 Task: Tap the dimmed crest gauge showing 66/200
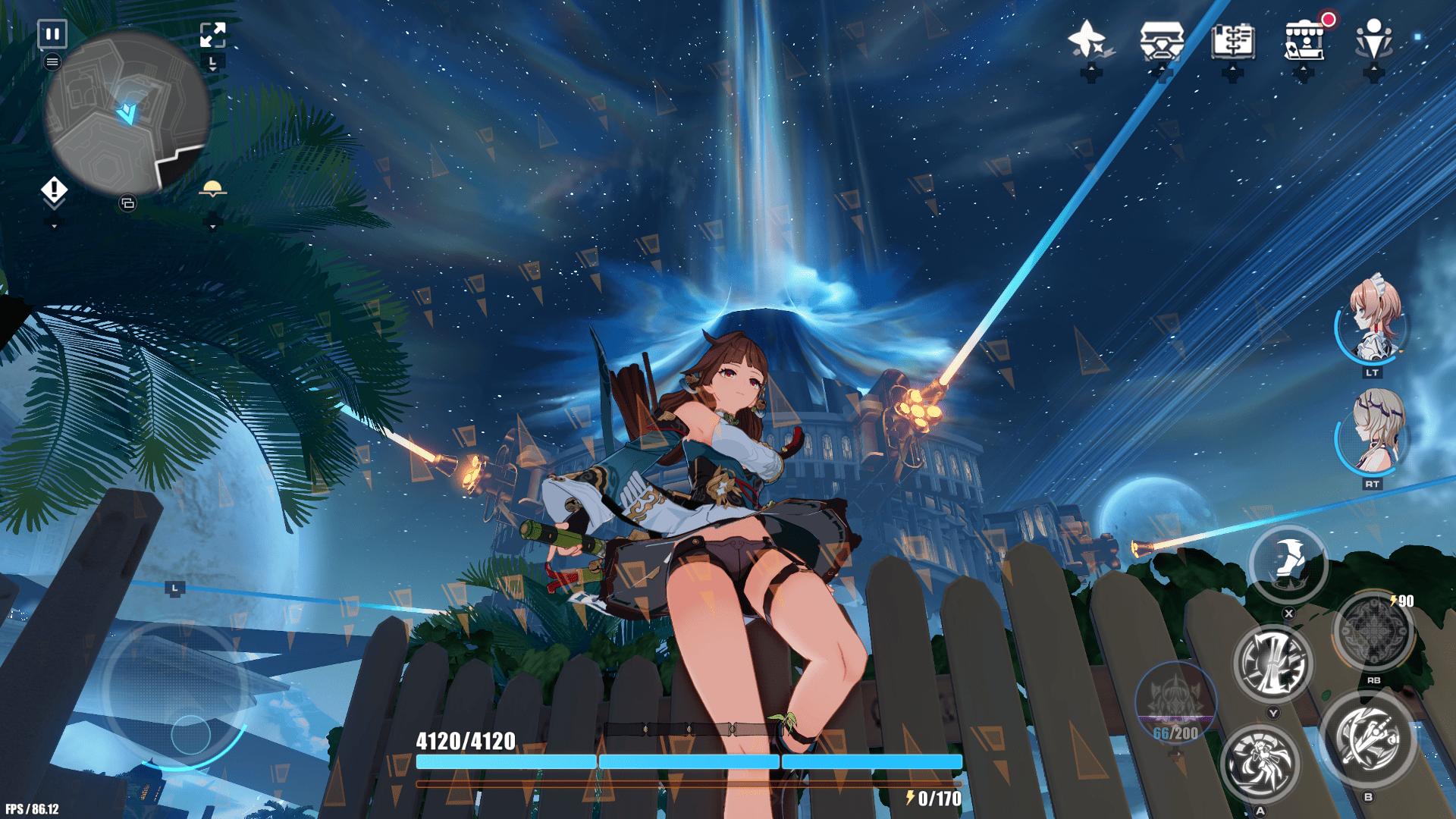point(1175,701)
